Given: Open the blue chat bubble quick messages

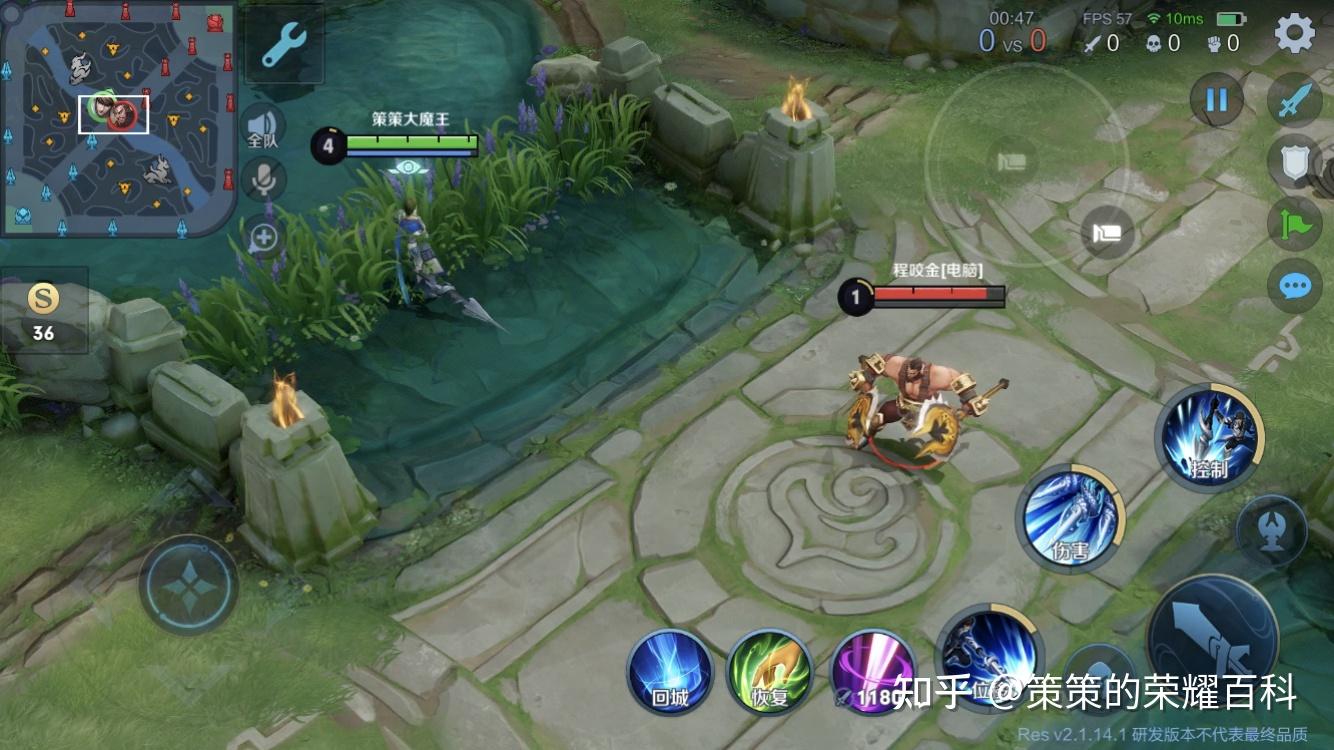Looking at the screenshot, I should [1295, 286].
